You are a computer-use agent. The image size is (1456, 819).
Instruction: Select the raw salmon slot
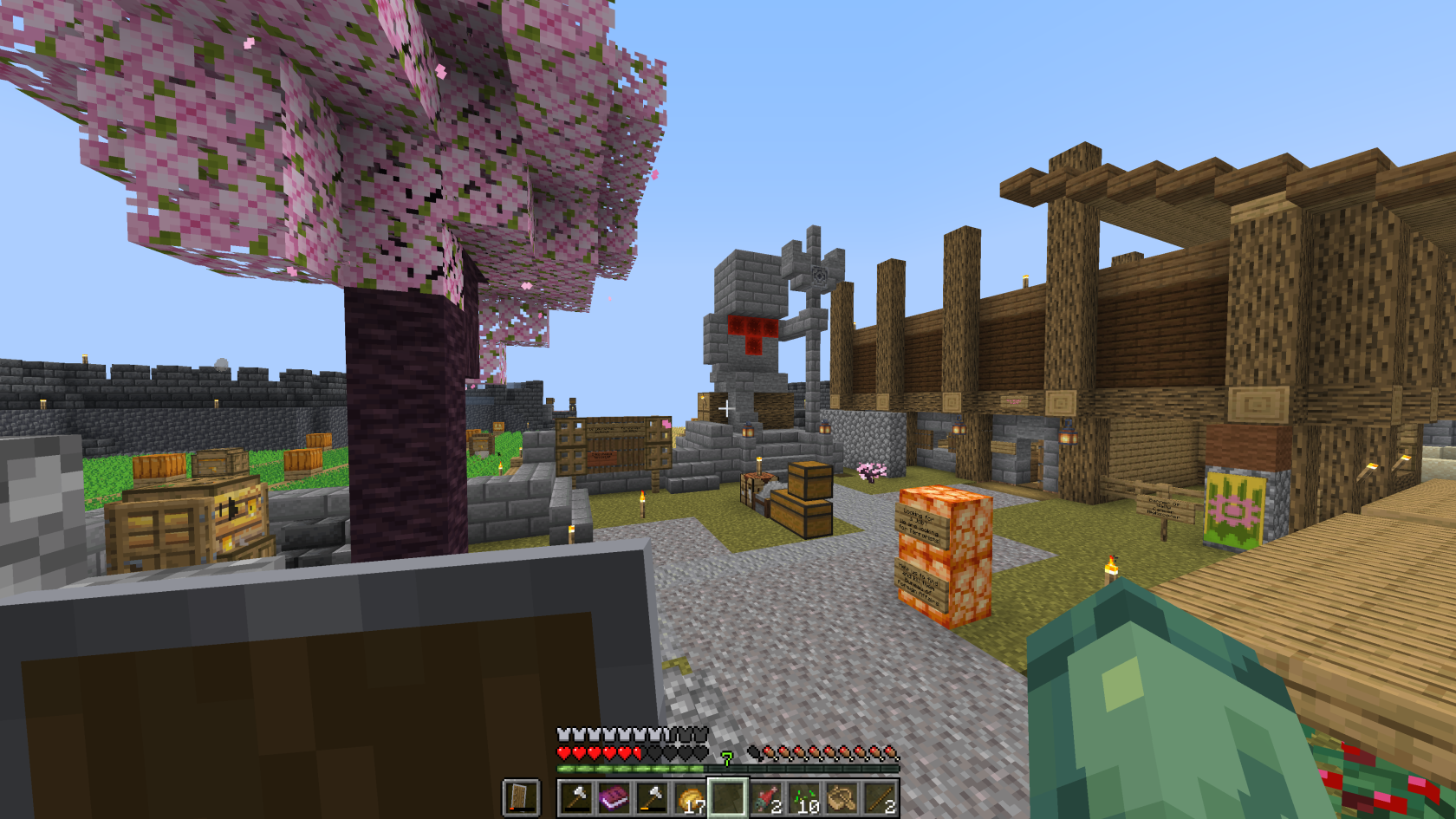click(766, 797)
